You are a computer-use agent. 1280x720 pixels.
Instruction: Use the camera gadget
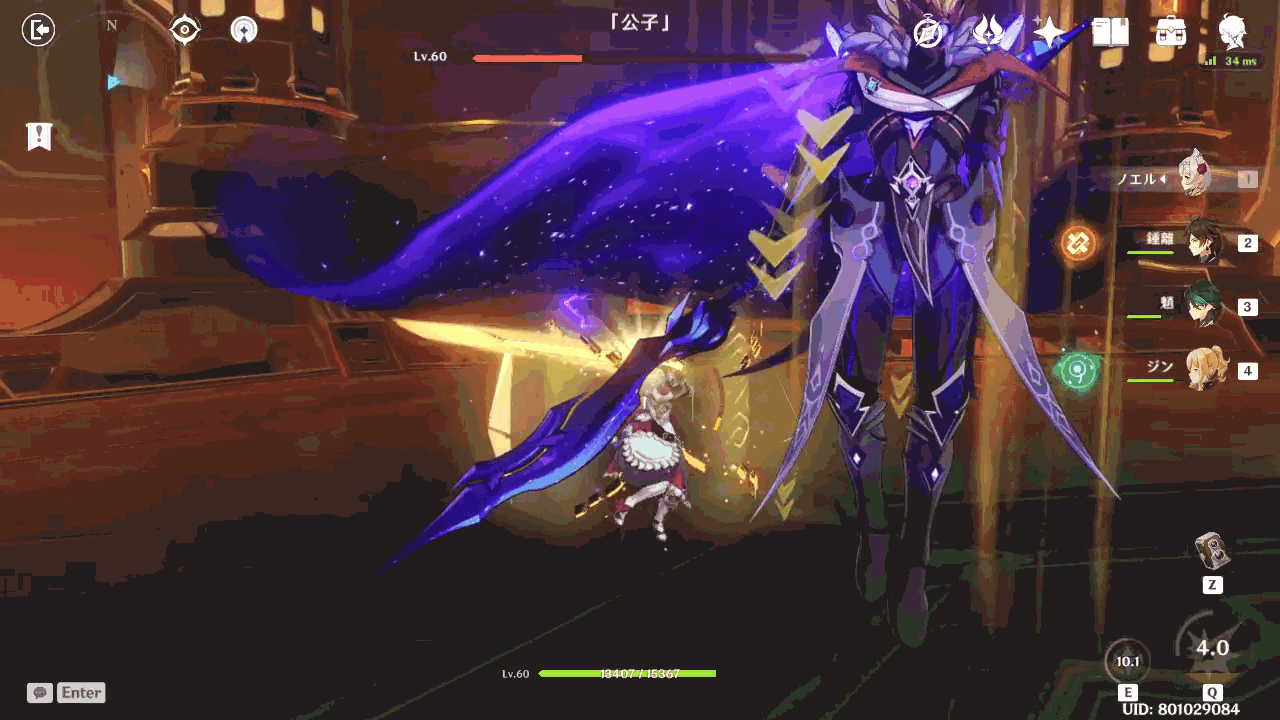coord(1212,549)
